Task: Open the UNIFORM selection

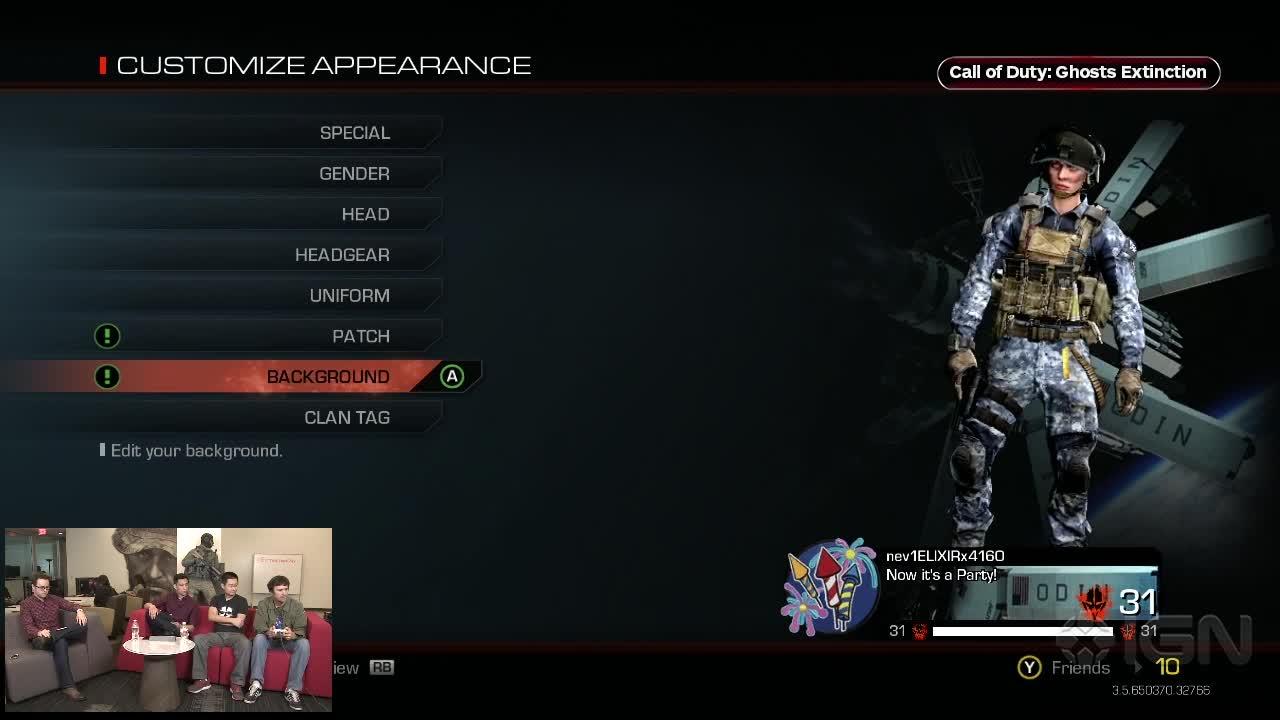Action: pyautogui.click(x=350, y=295)
